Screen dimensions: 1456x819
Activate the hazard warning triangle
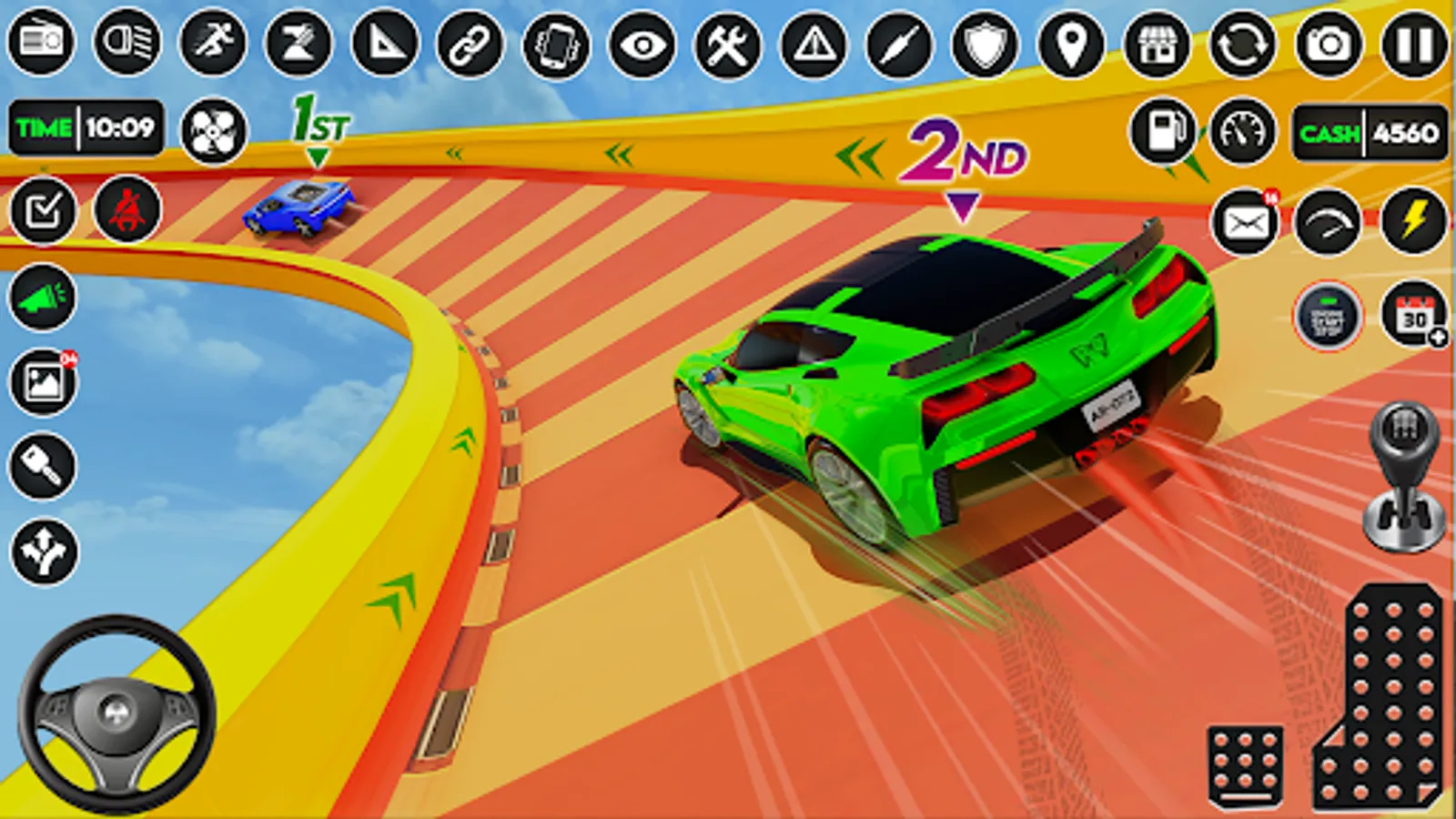coord(814,44)
